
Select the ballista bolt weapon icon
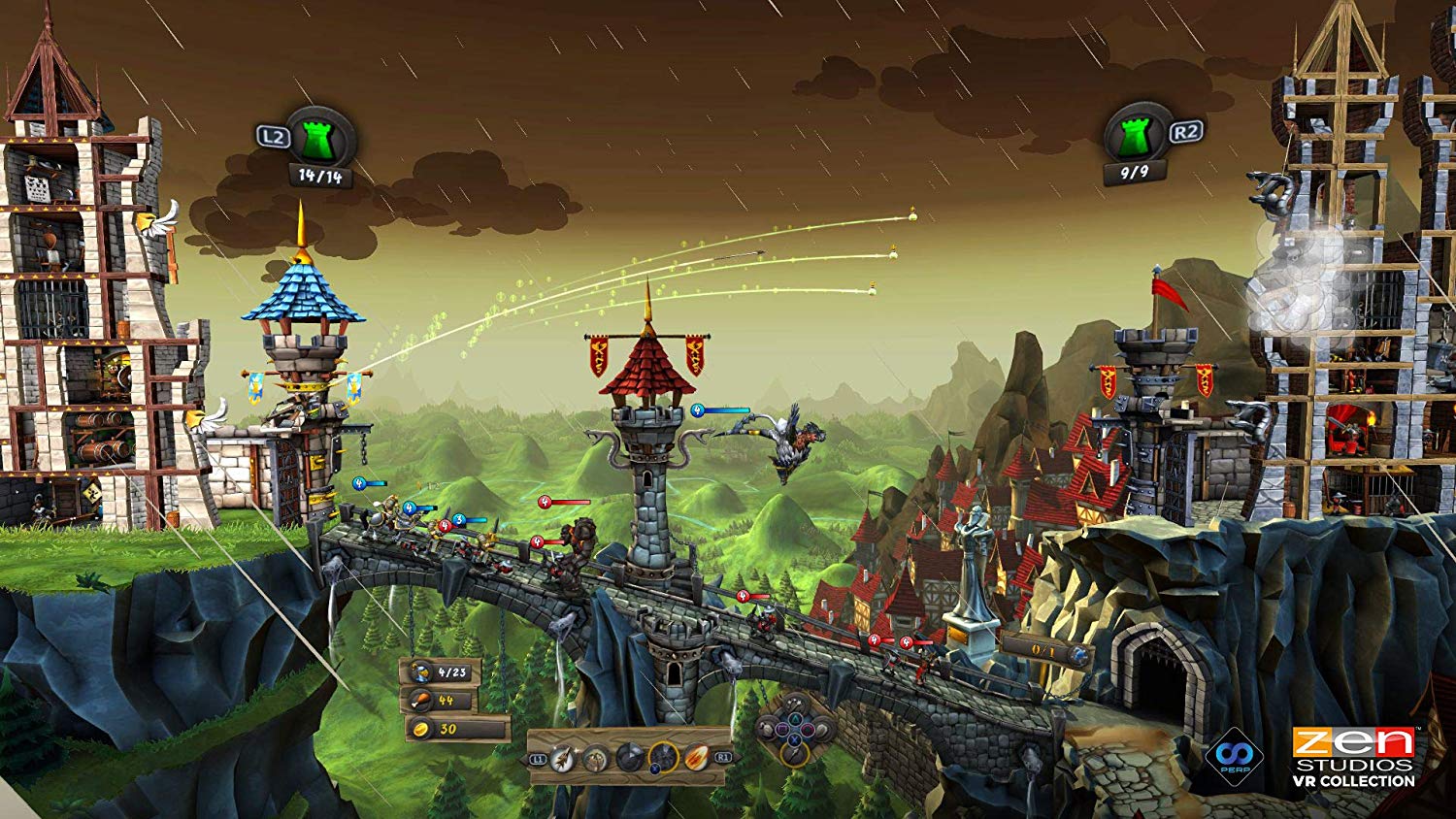coord(594,757)
